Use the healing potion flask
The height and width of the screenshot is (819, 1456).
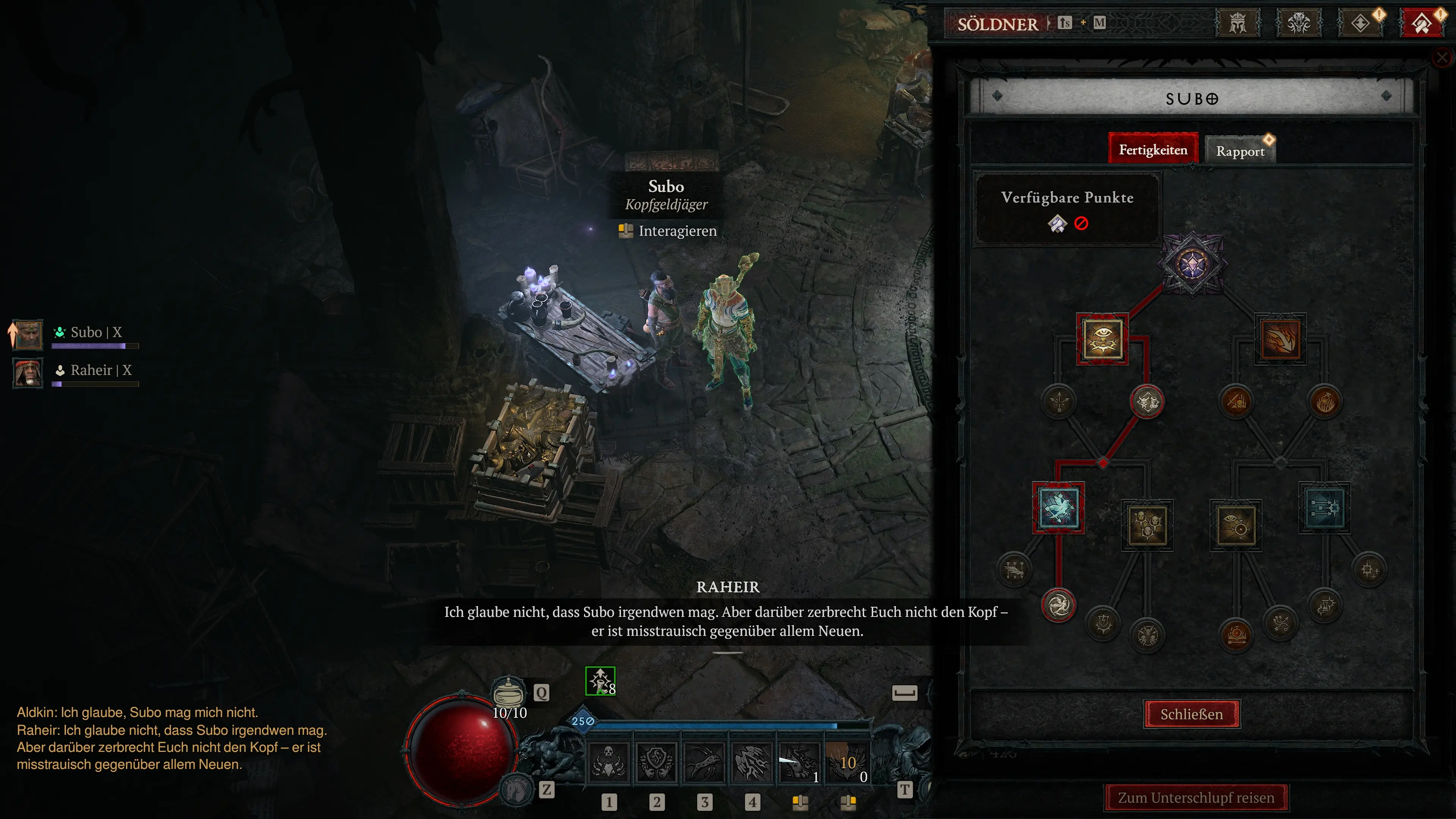click(508, 692)
